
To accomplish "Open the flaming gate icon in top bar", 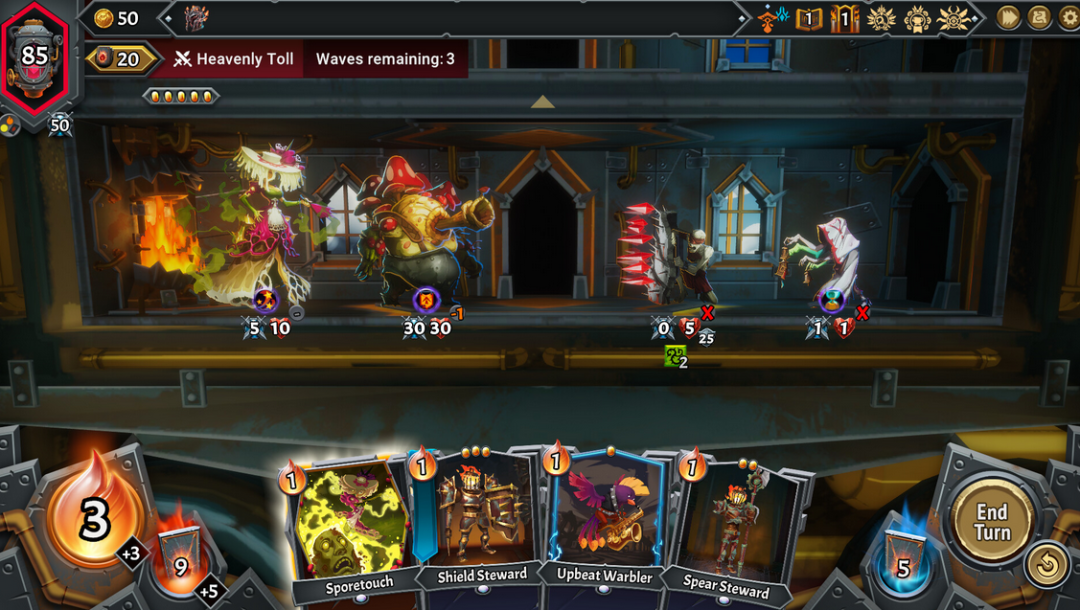I will (844, 18).
